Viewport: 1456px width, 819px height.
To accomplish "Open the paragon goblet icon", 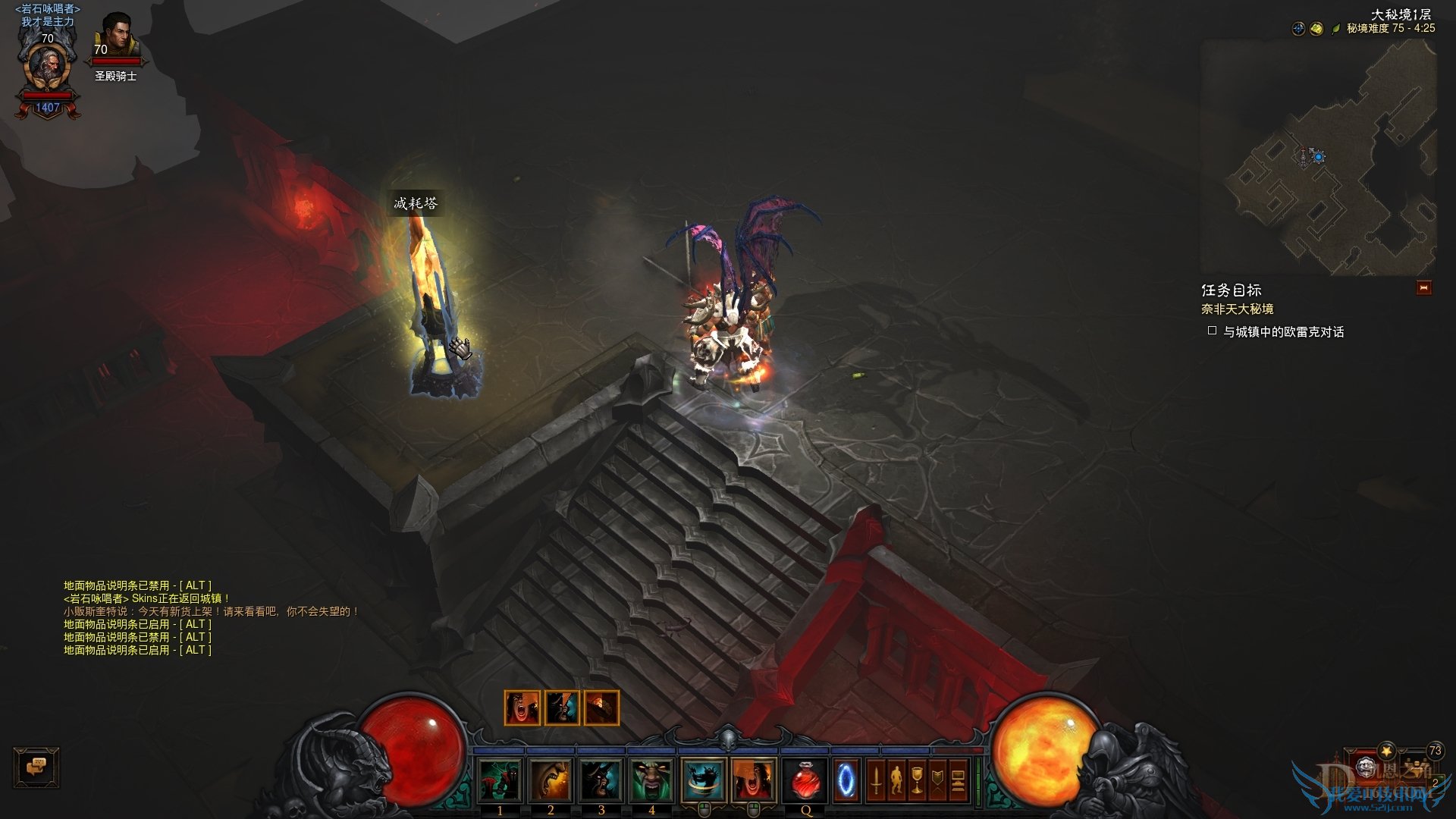I will [918, 779].
